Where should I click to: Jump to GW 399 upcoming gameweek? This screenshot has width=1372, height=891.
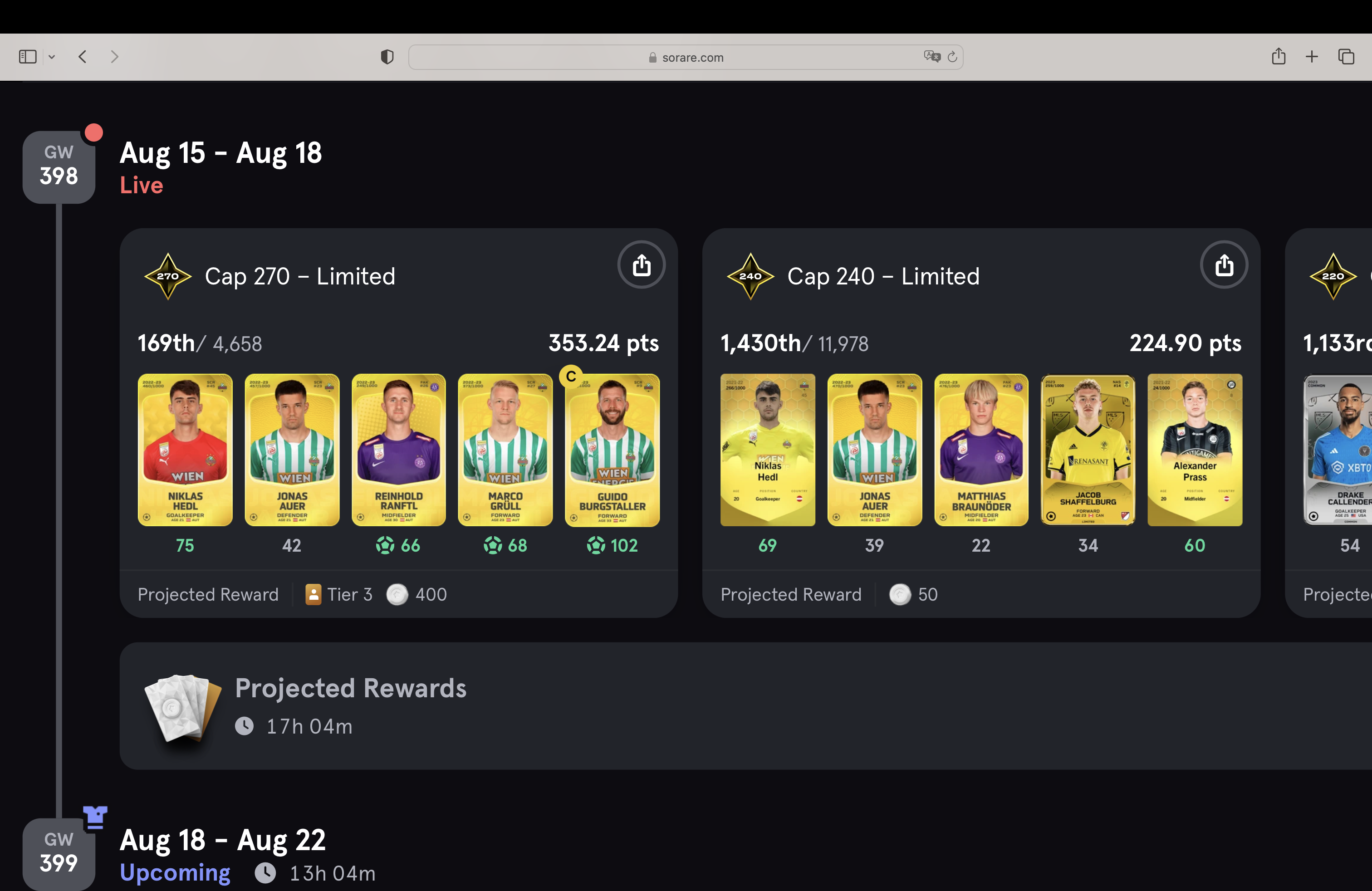(59, 853)
